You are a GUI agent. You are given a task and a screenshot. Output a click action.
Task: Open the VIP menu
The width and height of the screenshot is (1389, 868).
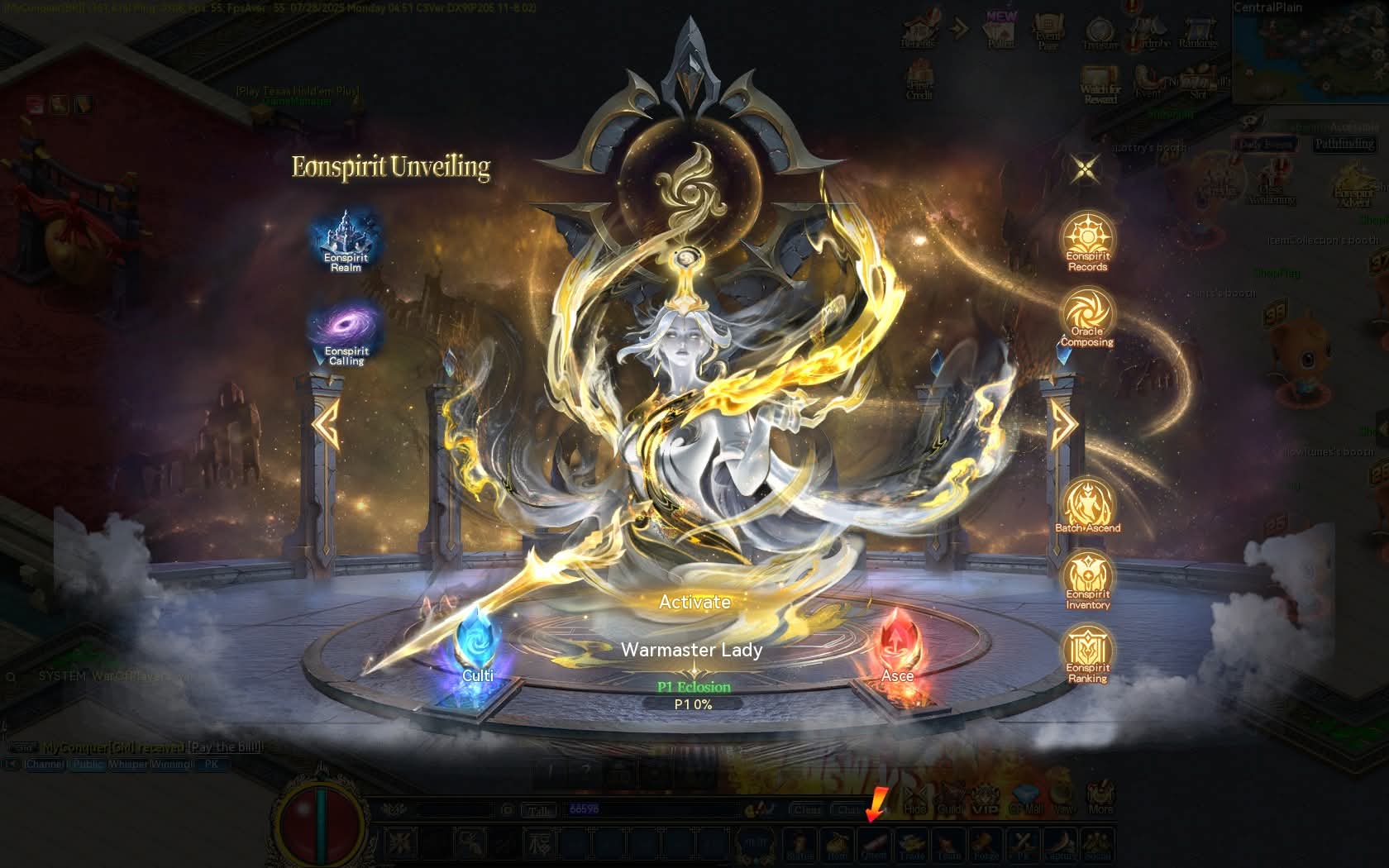tap(986, 800)
